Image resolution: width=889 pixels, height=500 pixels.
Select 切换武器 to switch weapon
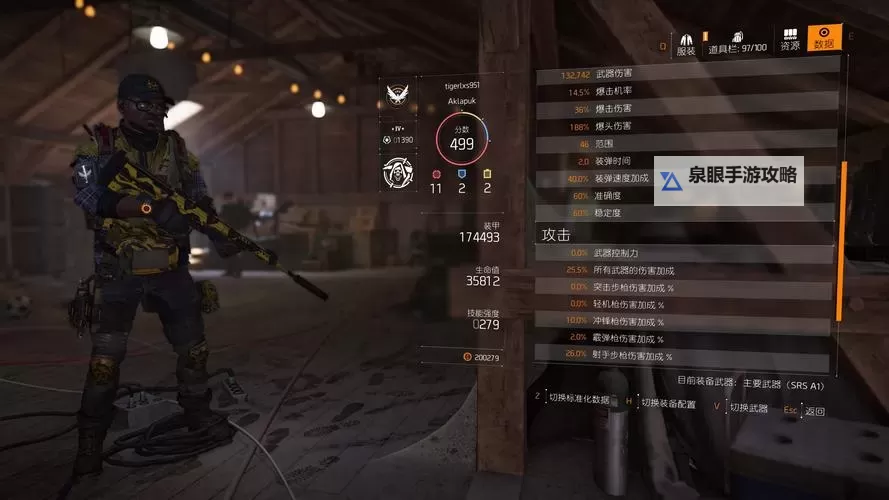pos(747,408)
